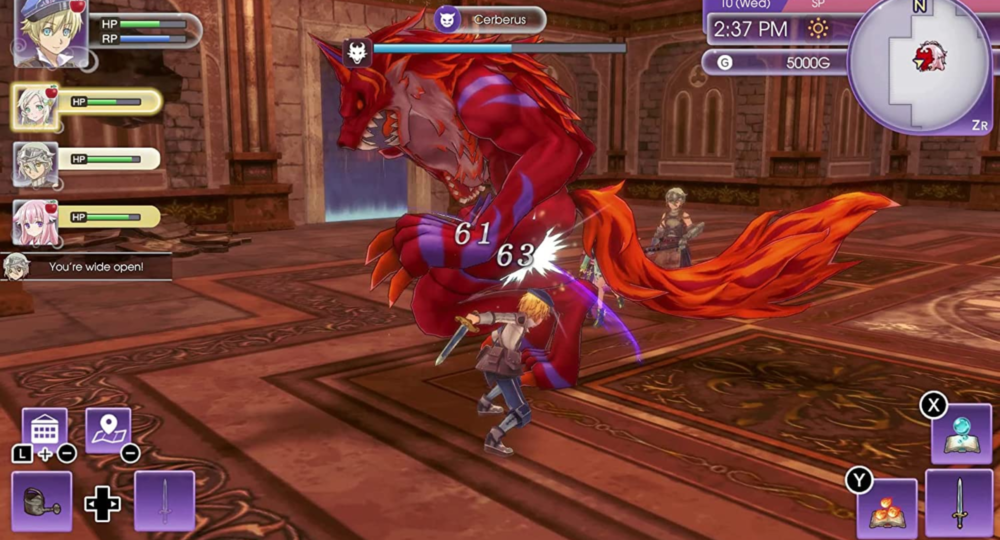Open the calendar building icon
Image resolution: width=1000 pixels, height=540 pixels.
[44, 430]
